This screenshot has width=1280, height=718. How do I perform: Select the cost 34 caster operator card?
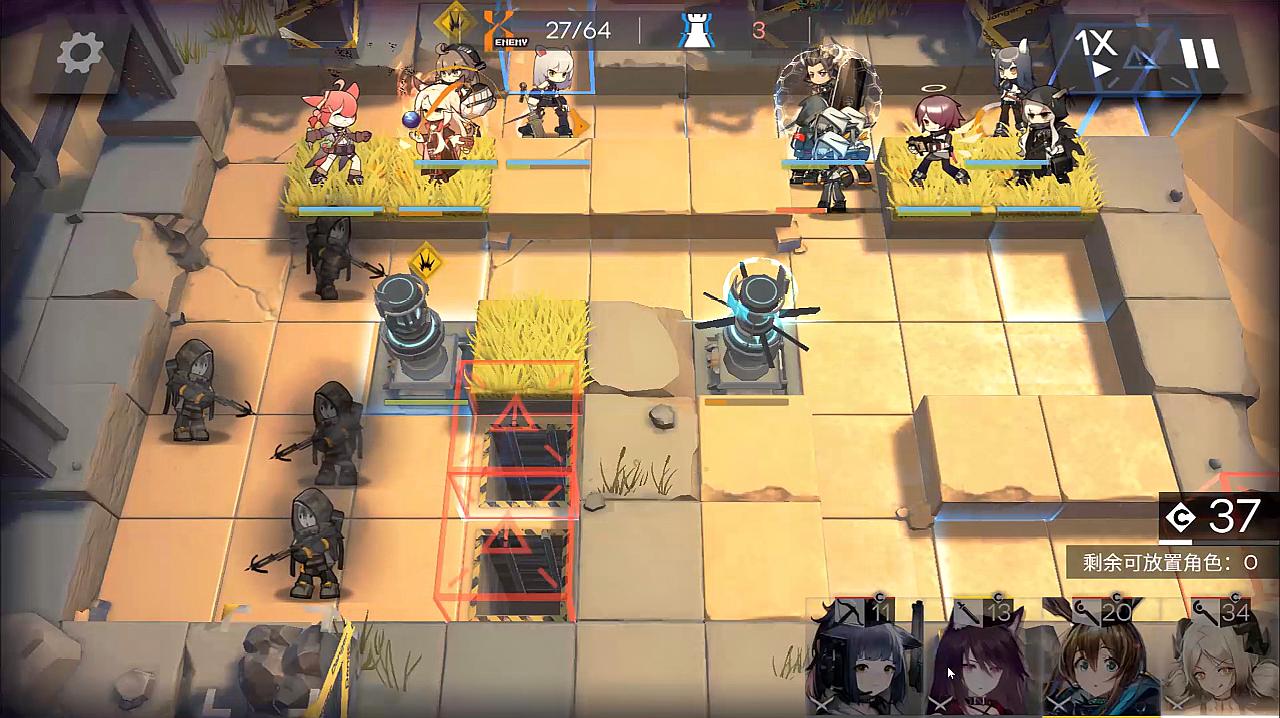1222,660
